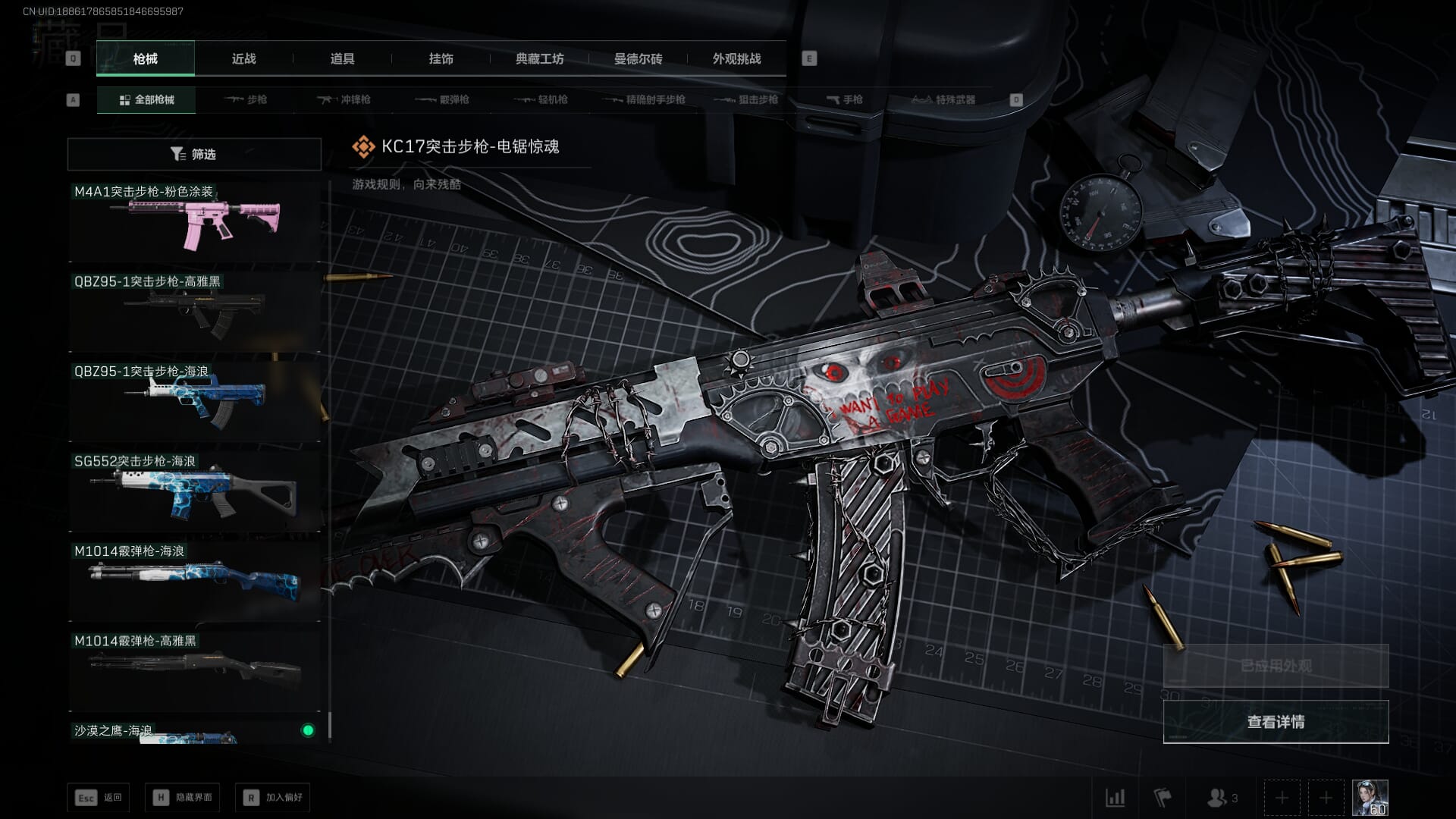Screen dimensions: 1456x819
Task: Open the bar chart statistics icon
Action: click(1115, 798)
